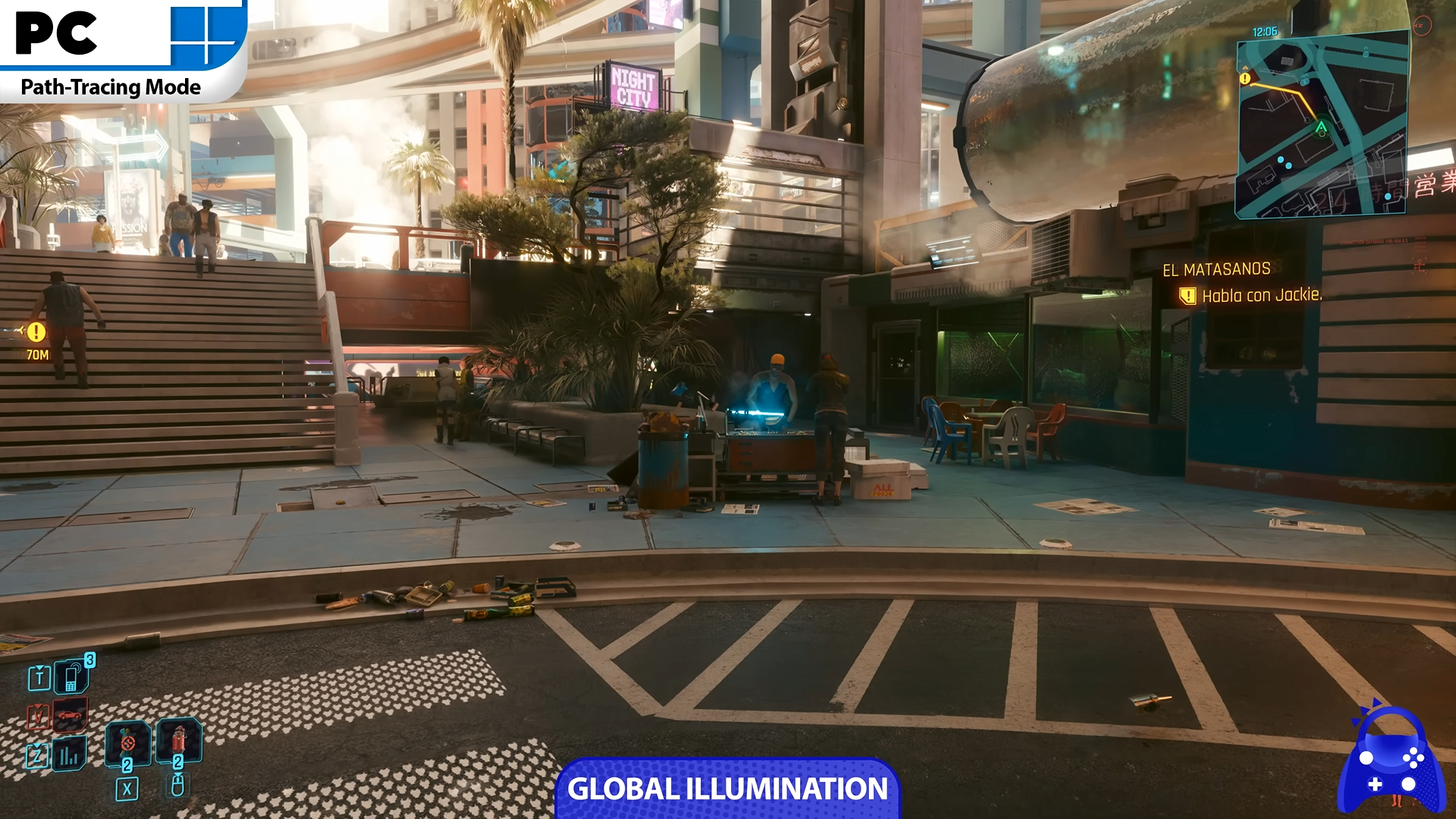Select the red car vehicle icon
This screenshot has height=819, width=1456.
[x=71, y=715]
